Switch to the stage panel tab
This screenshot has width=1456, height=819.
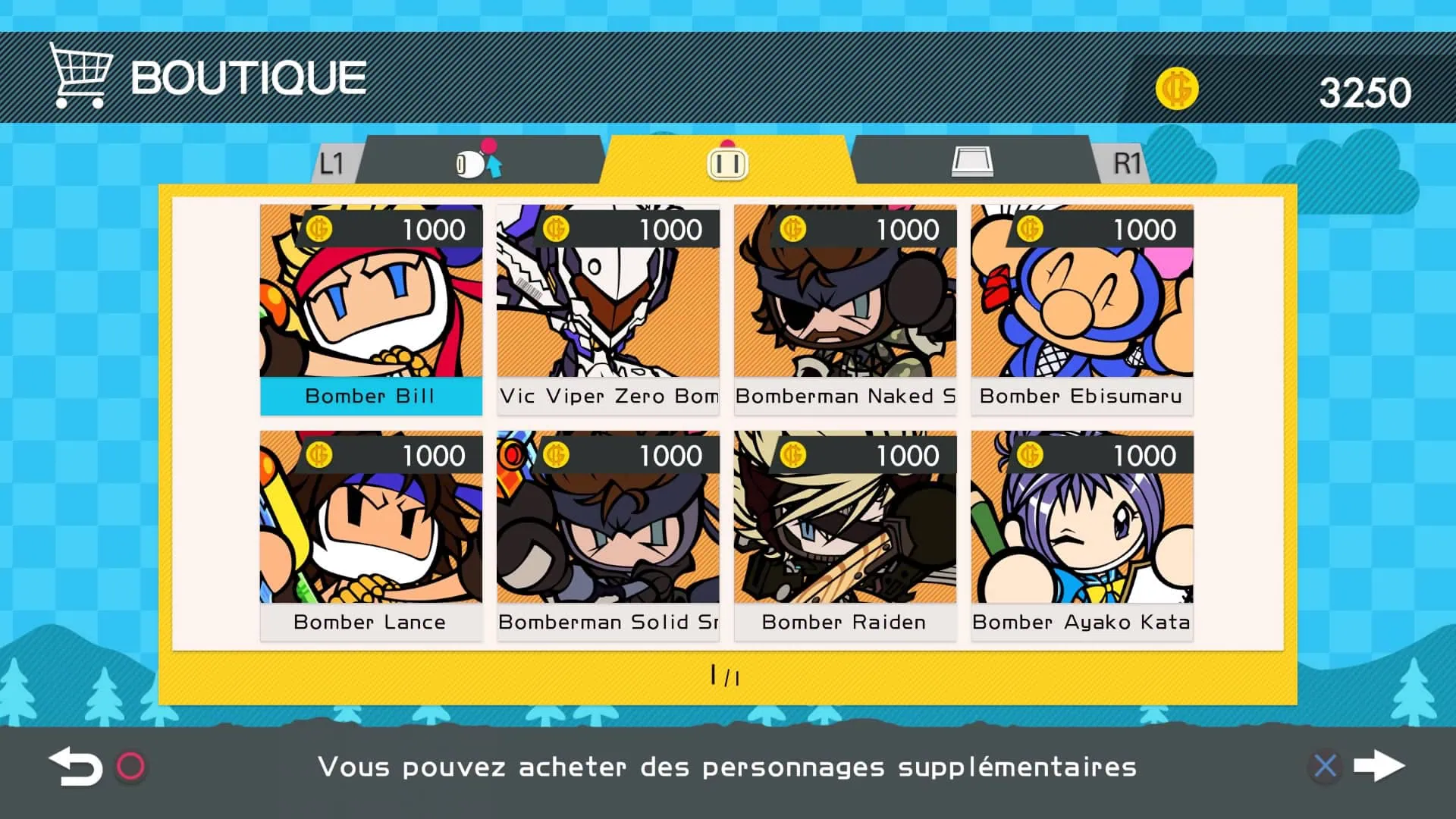(972, 161)
